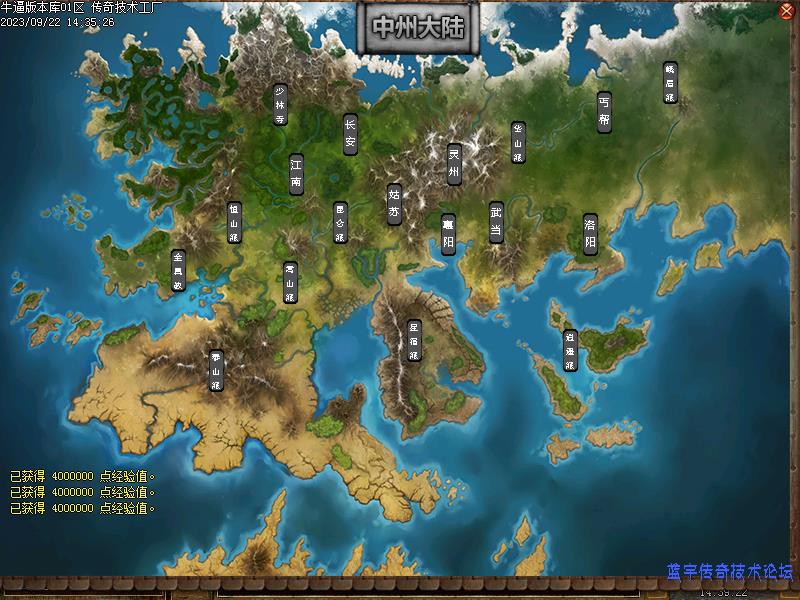This screenshot has height=600, width=800.
Task: Select the 星宿派 location marker
Action: pyautogui.click(x=414, y=340)
